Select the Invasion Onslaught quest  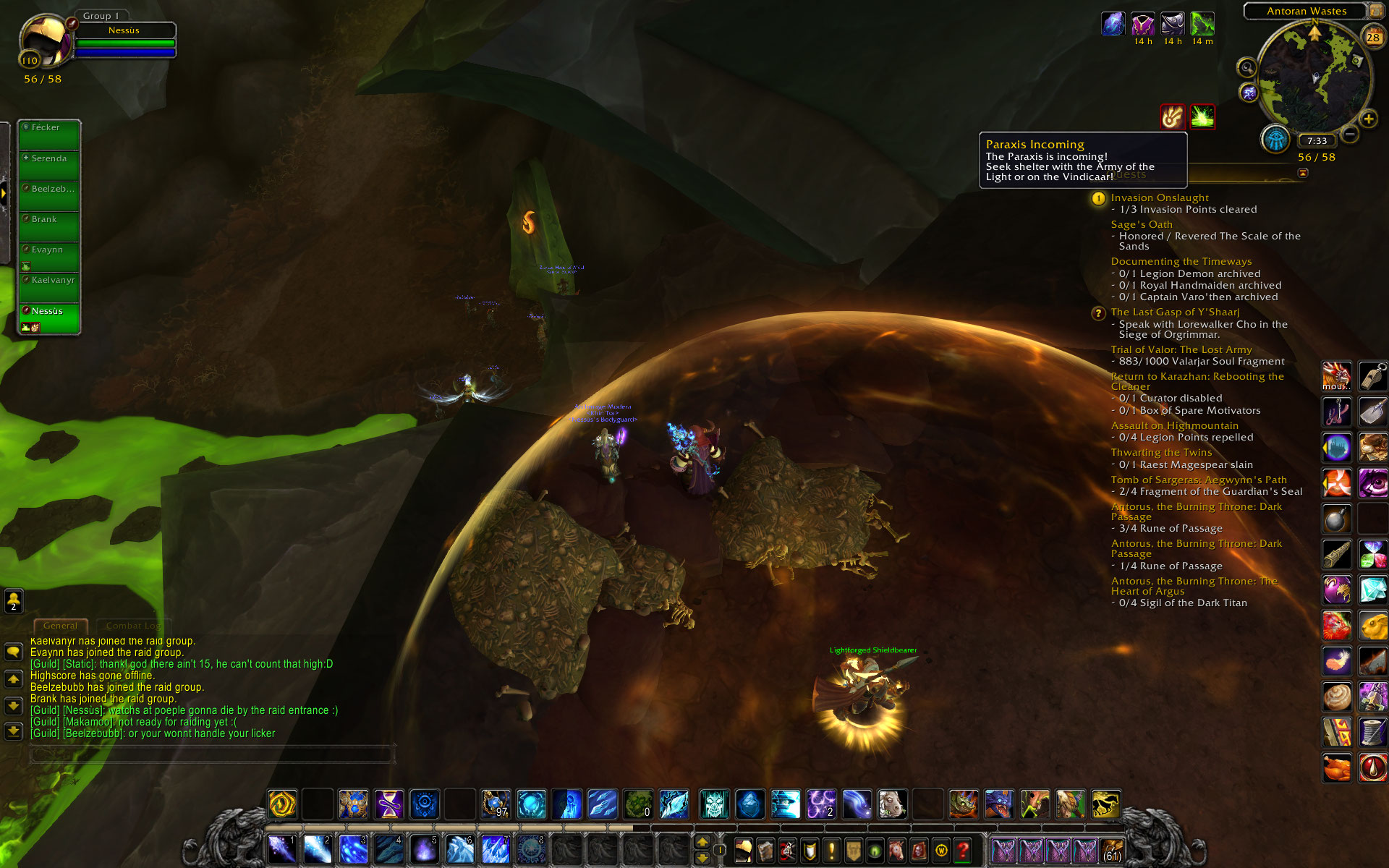(1159, 197)
